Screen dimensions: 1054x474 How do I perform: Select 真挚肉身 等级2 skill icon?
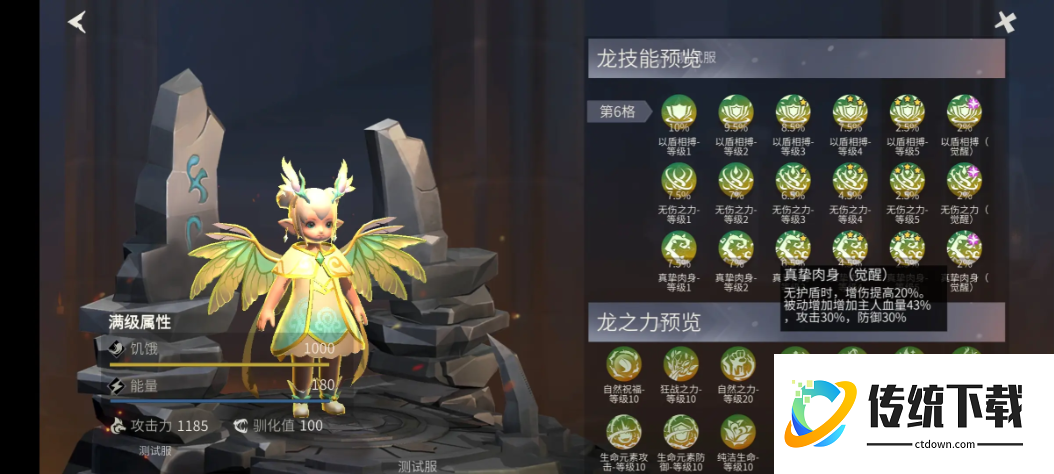tap(736, 248)
